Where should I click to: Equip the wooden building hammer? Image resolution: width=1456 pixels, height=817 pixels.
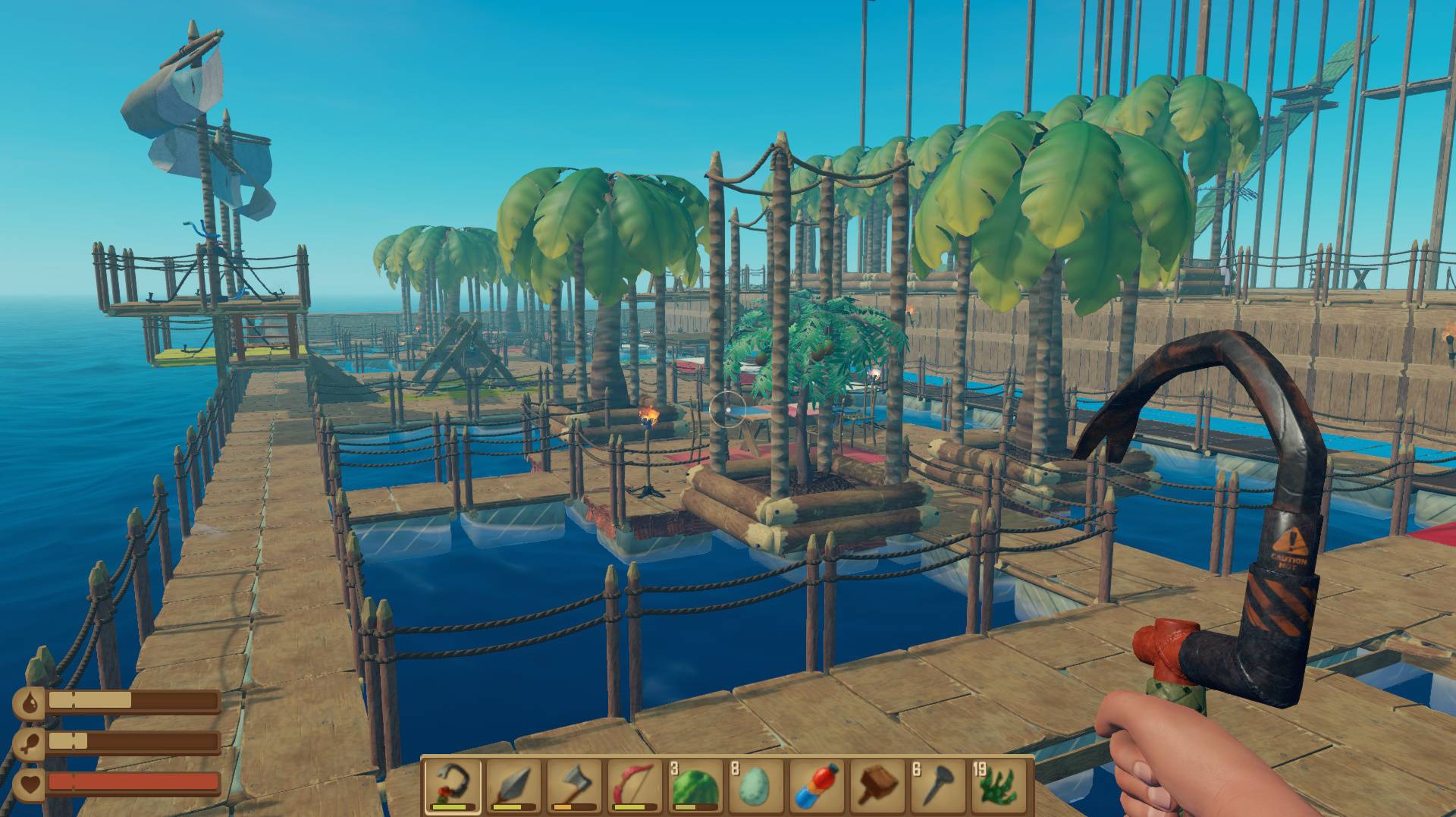pos(877,786)
